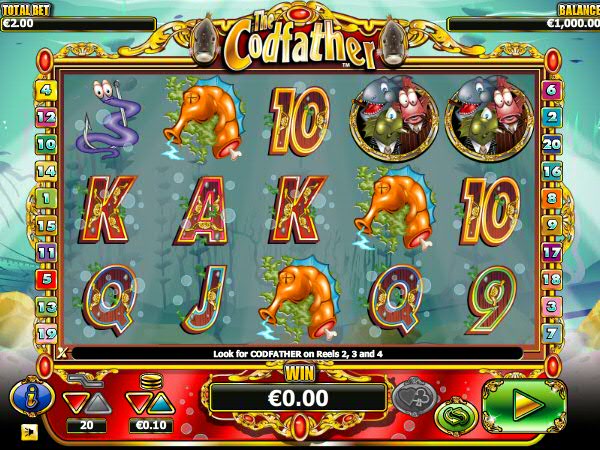Viewport: 600px width, 450px height.
Task: Select payline marker number 19
Action: pyautogui.click(x=45, y=333)
